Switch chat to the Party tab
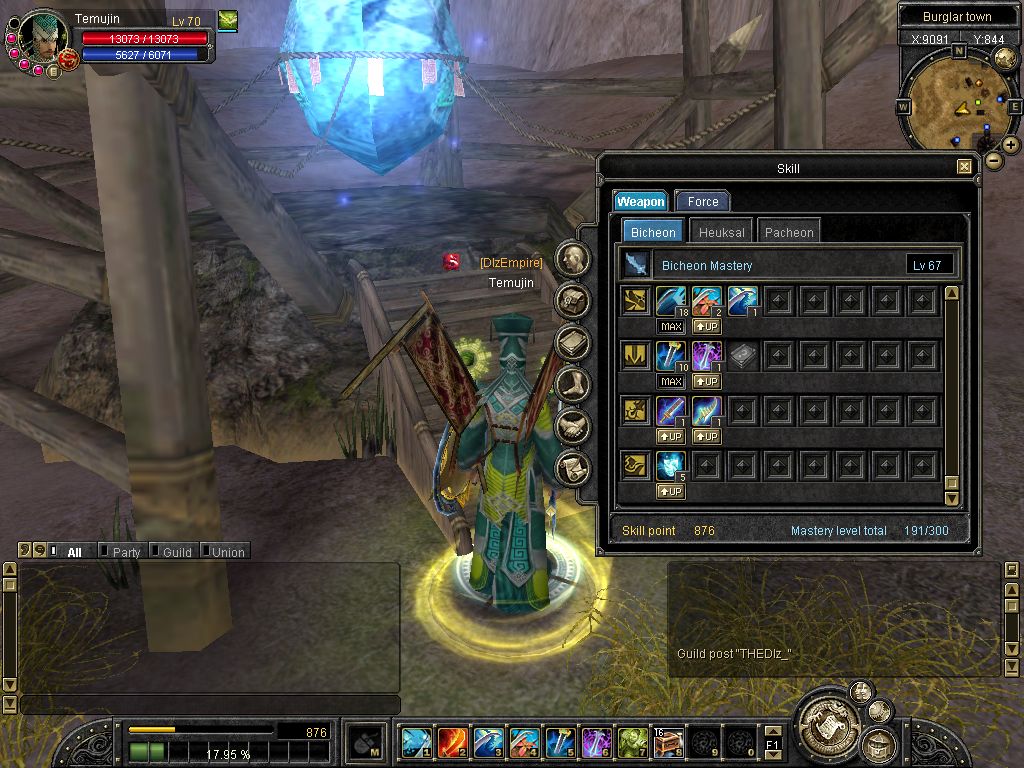The width and height of the screenshot is (1024, 768). point(126,552)
